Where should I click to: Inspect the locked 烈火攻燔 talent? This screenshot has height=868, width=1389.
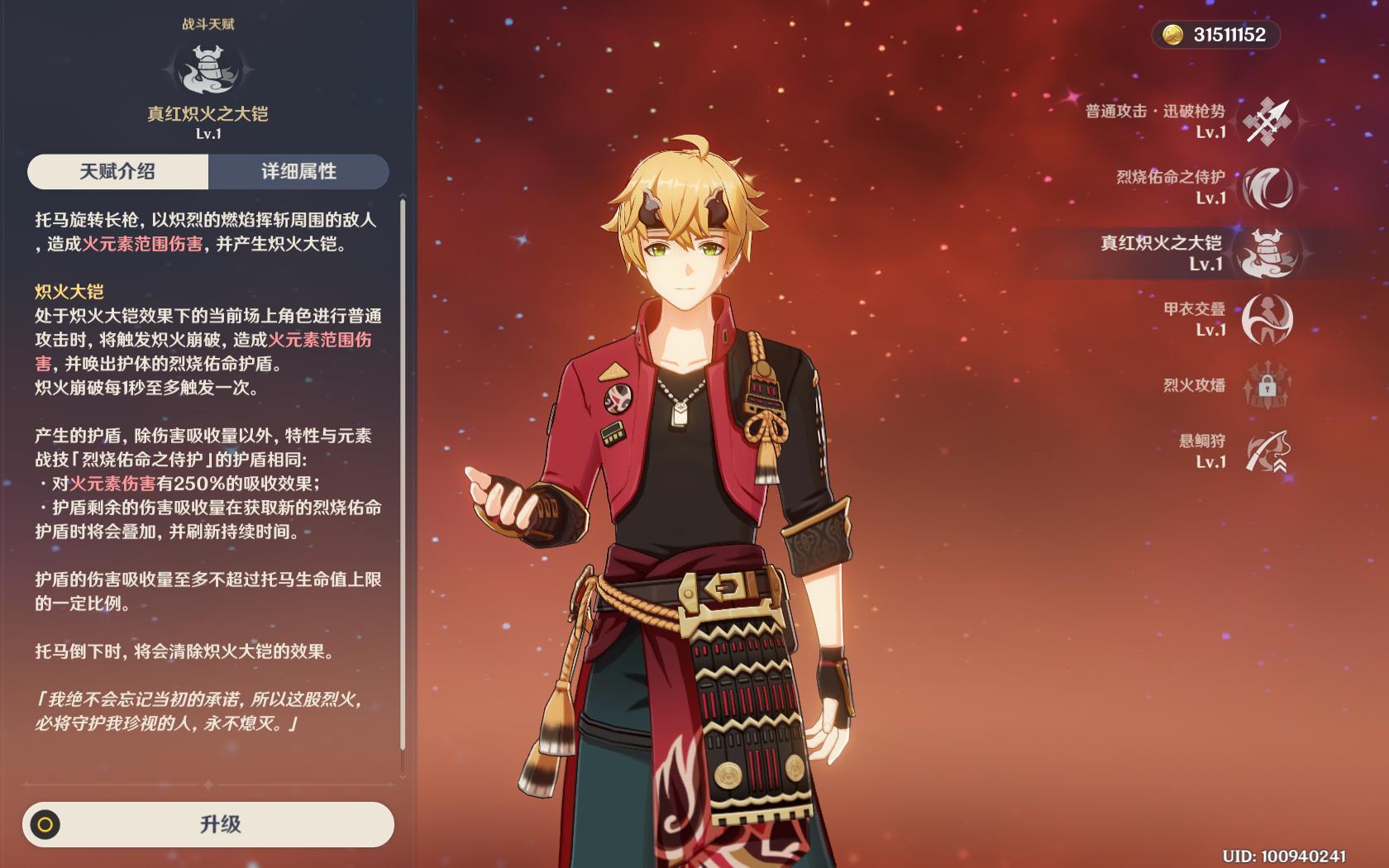(x=1267, y=385)
